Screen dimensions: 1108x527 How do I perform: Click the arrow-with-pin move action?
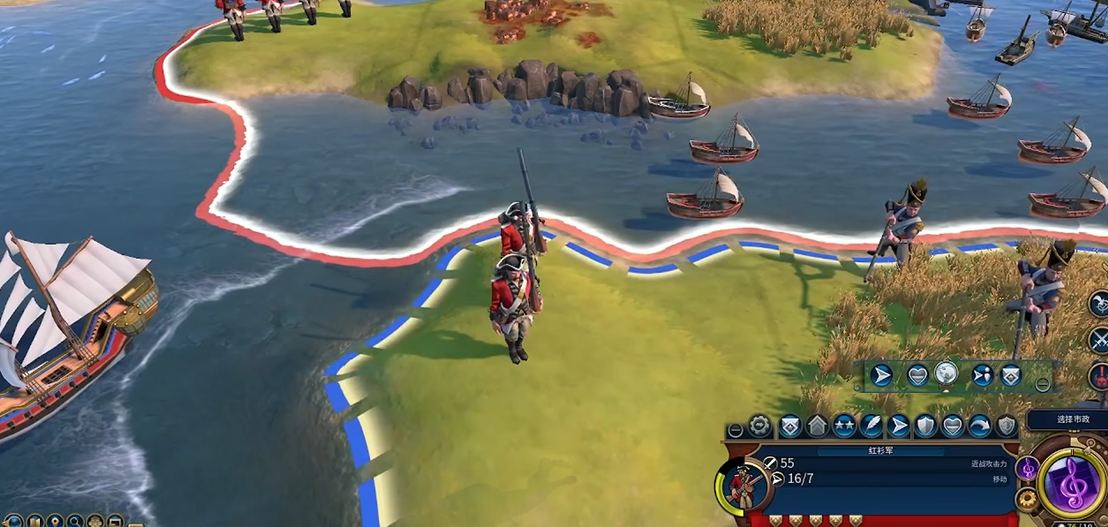[x=981, y=375]
